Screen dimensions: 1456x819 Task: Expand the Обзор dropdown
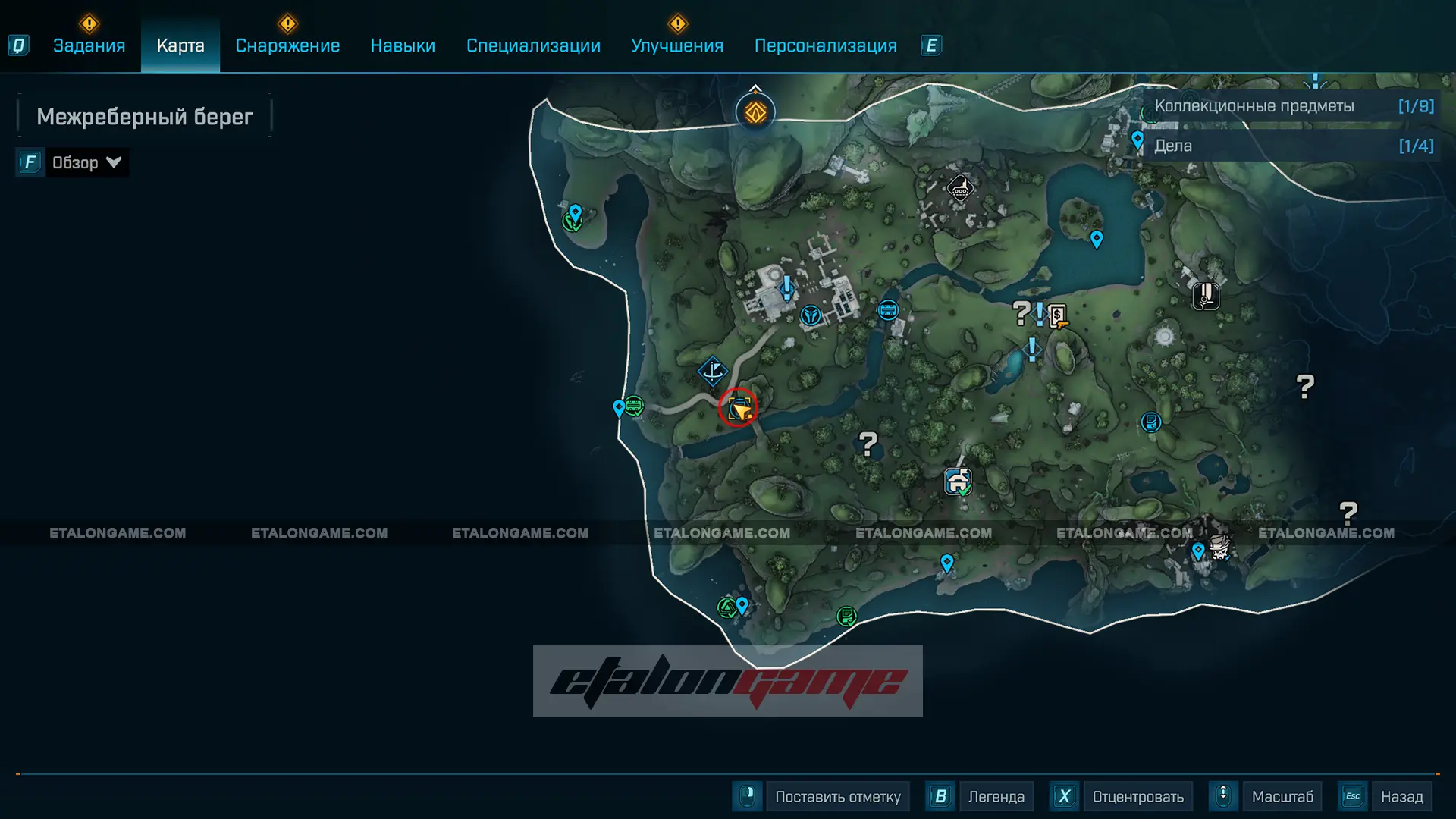86,162
